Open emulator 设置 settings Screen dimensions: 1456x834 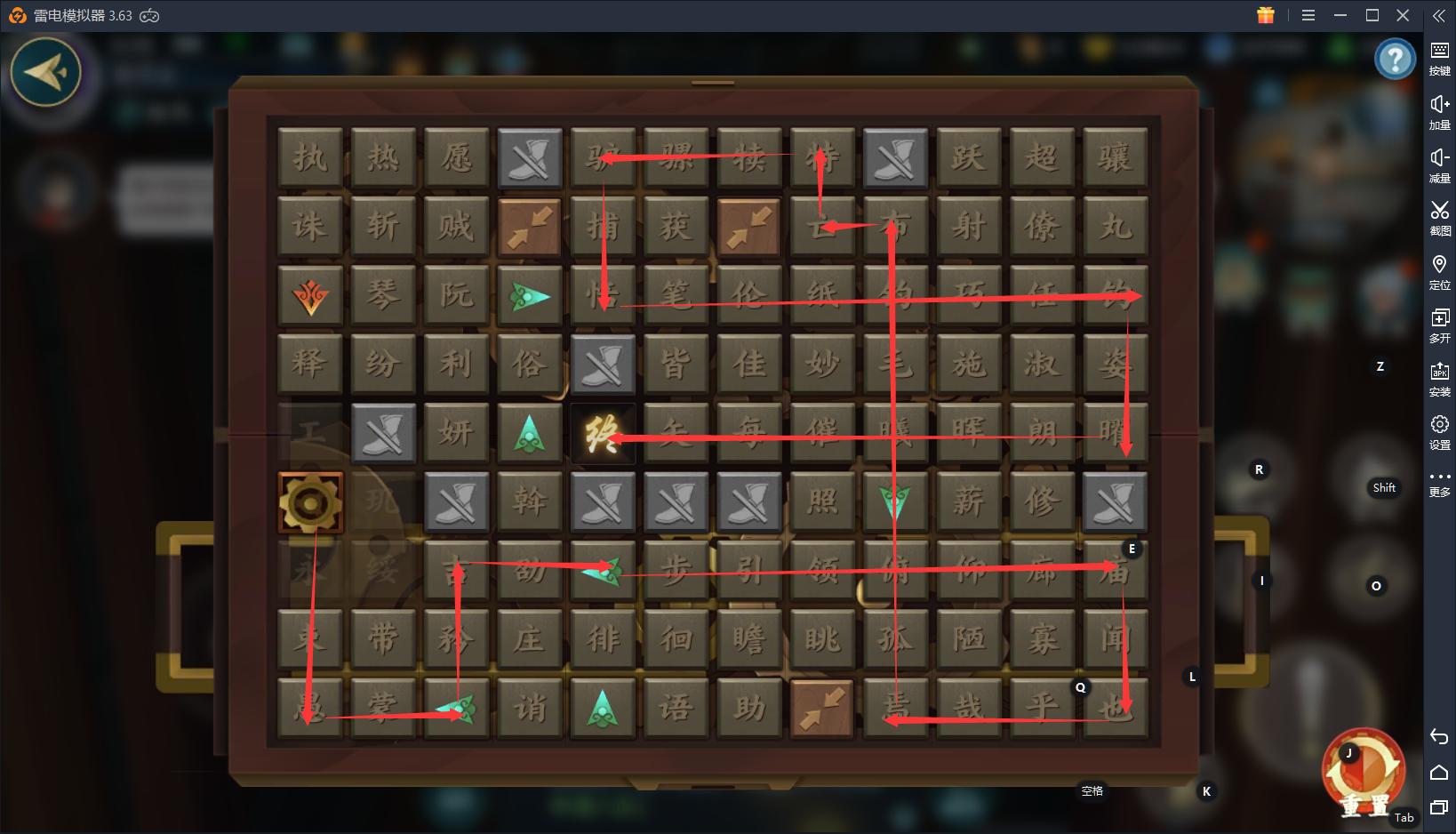1439,431
